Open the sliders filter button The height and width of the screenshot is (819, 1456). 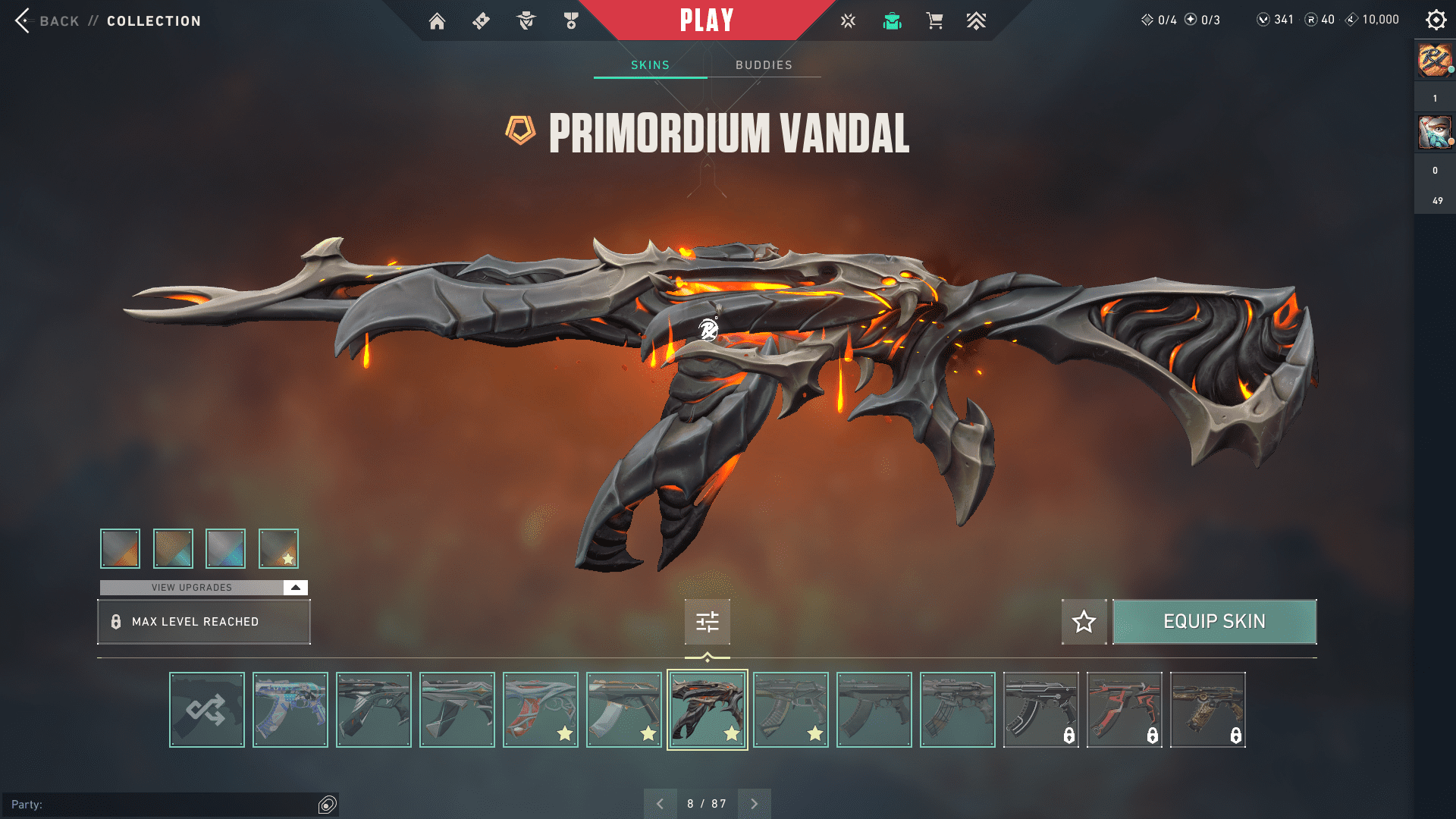[707, 622]
